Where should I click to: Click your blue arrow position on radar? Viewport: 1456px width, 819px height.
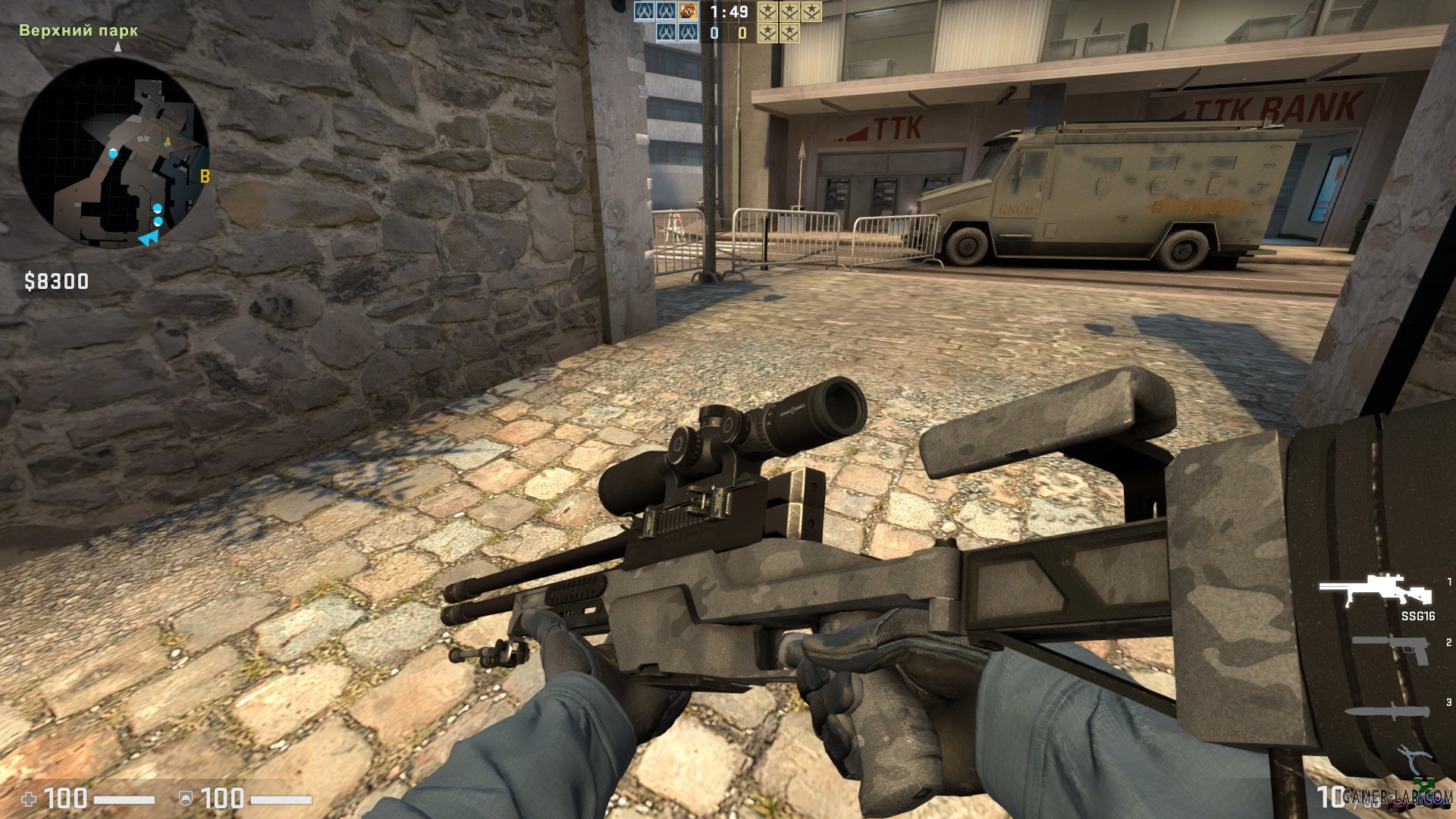click(x=149, y=239)
